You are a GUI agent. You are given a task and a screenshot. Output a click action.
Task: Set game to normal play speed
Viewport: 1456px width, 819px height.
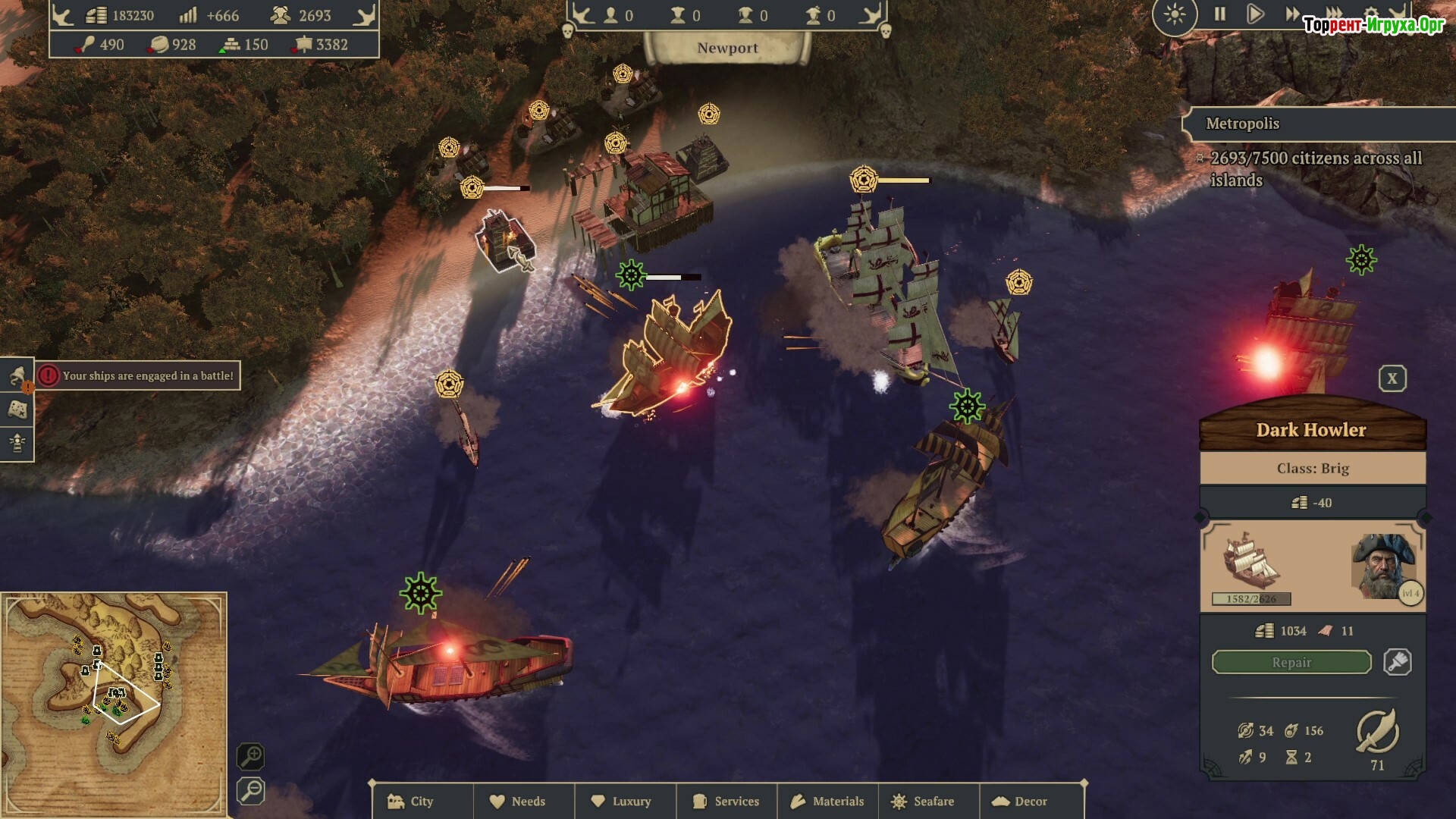pos(1255,14)
